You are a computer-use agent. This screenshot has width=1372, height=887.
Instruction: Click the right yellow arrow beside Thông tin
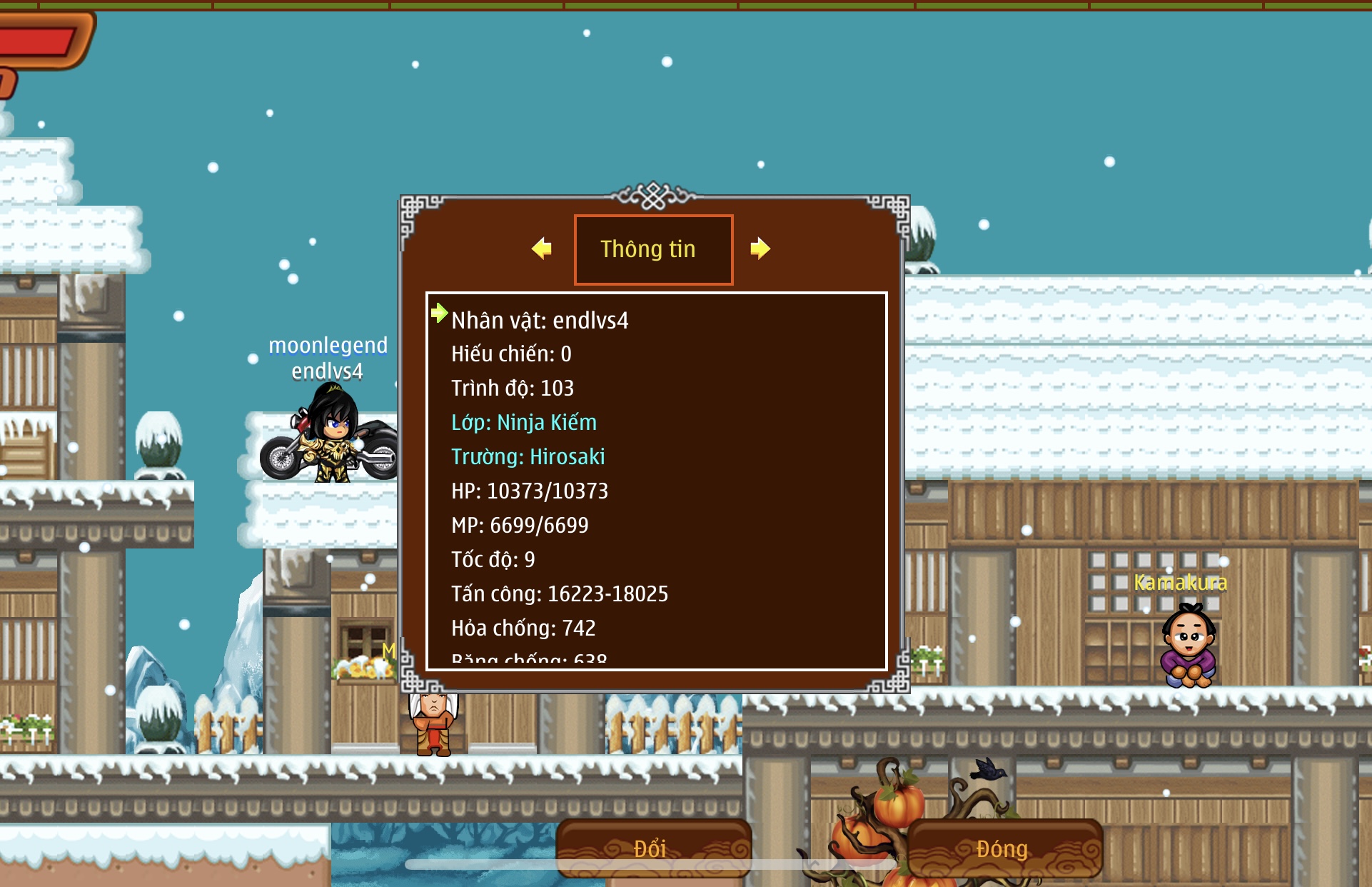pos(760,249)
